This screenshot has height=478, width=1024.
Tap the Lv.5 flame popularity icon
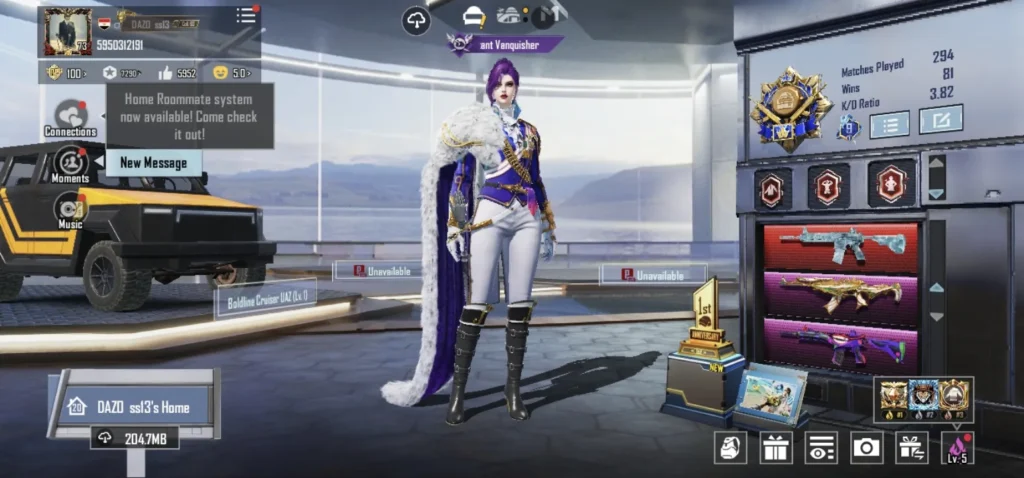957,447
